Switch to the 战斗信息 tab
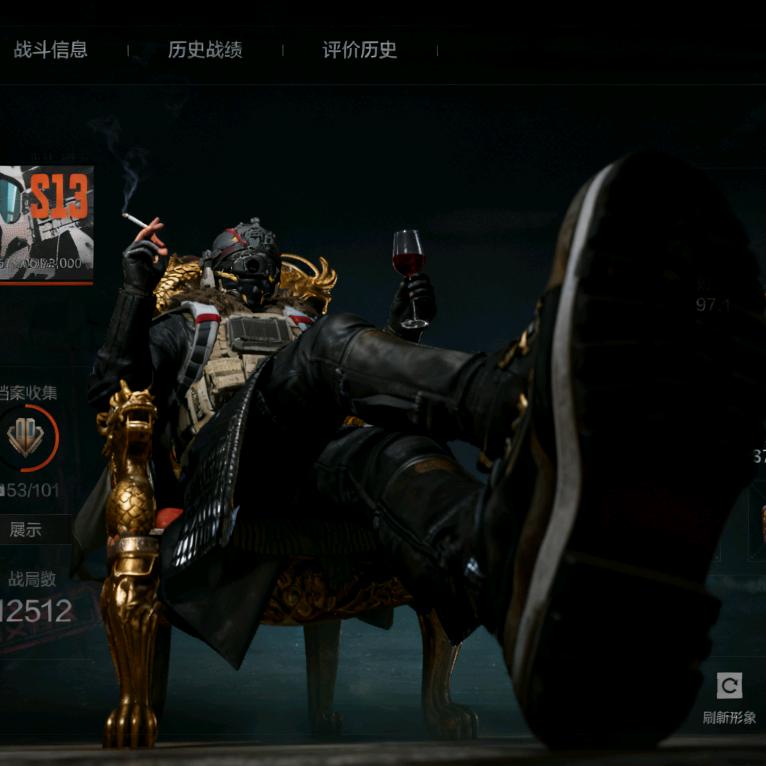 [x=50, y=50]
